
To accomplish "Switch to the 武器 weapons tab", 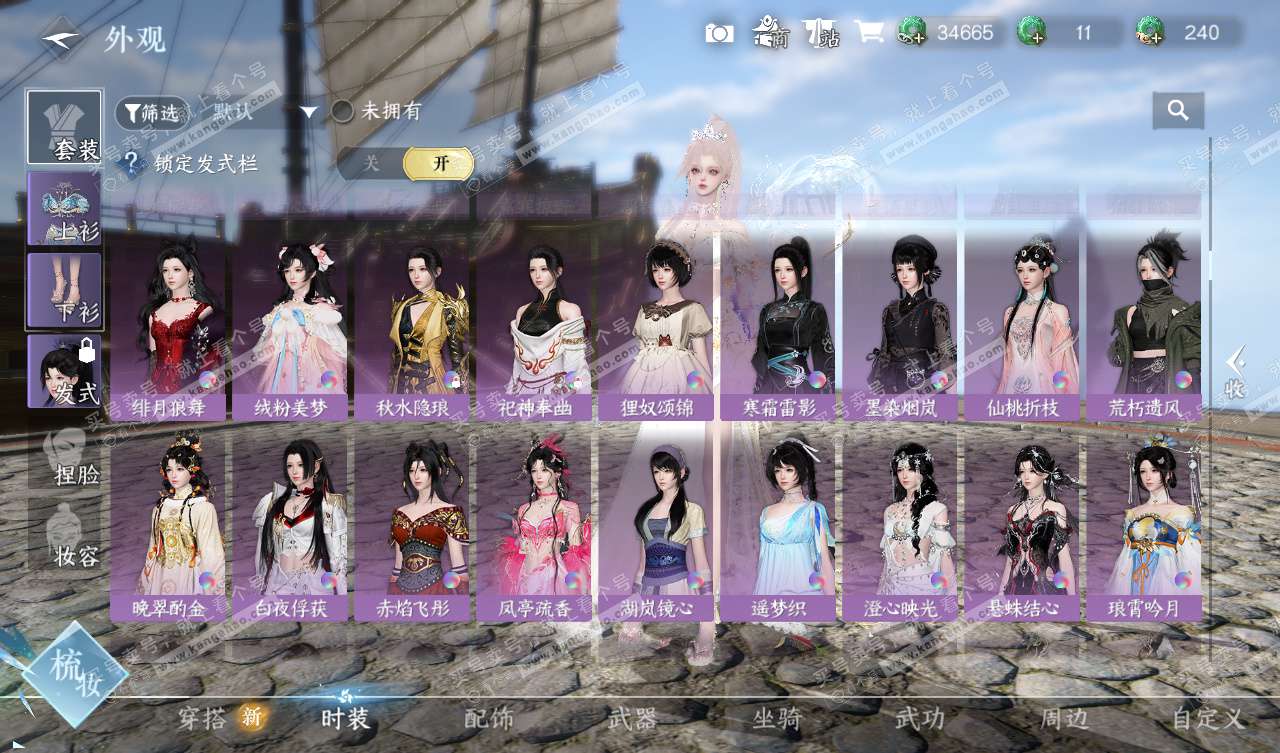I will pos(632,718).
